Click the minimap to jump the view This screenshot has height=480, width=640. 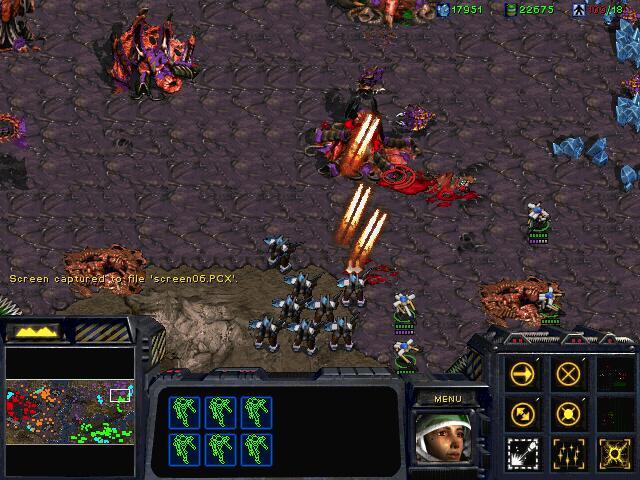[x=70, y=411]
